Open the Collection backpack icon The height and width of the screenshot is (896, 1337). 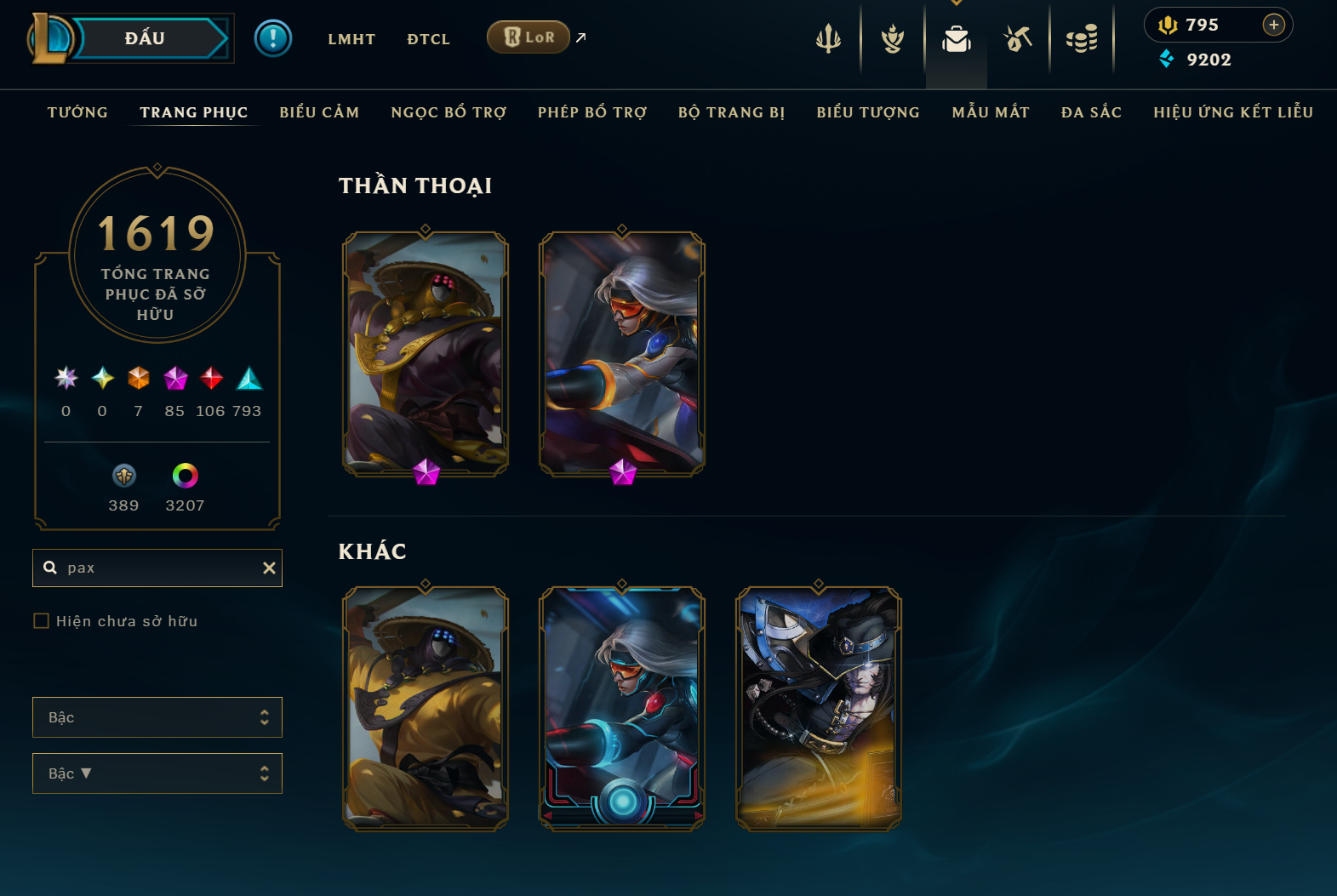pyautogui.click(x=956, y=38)
